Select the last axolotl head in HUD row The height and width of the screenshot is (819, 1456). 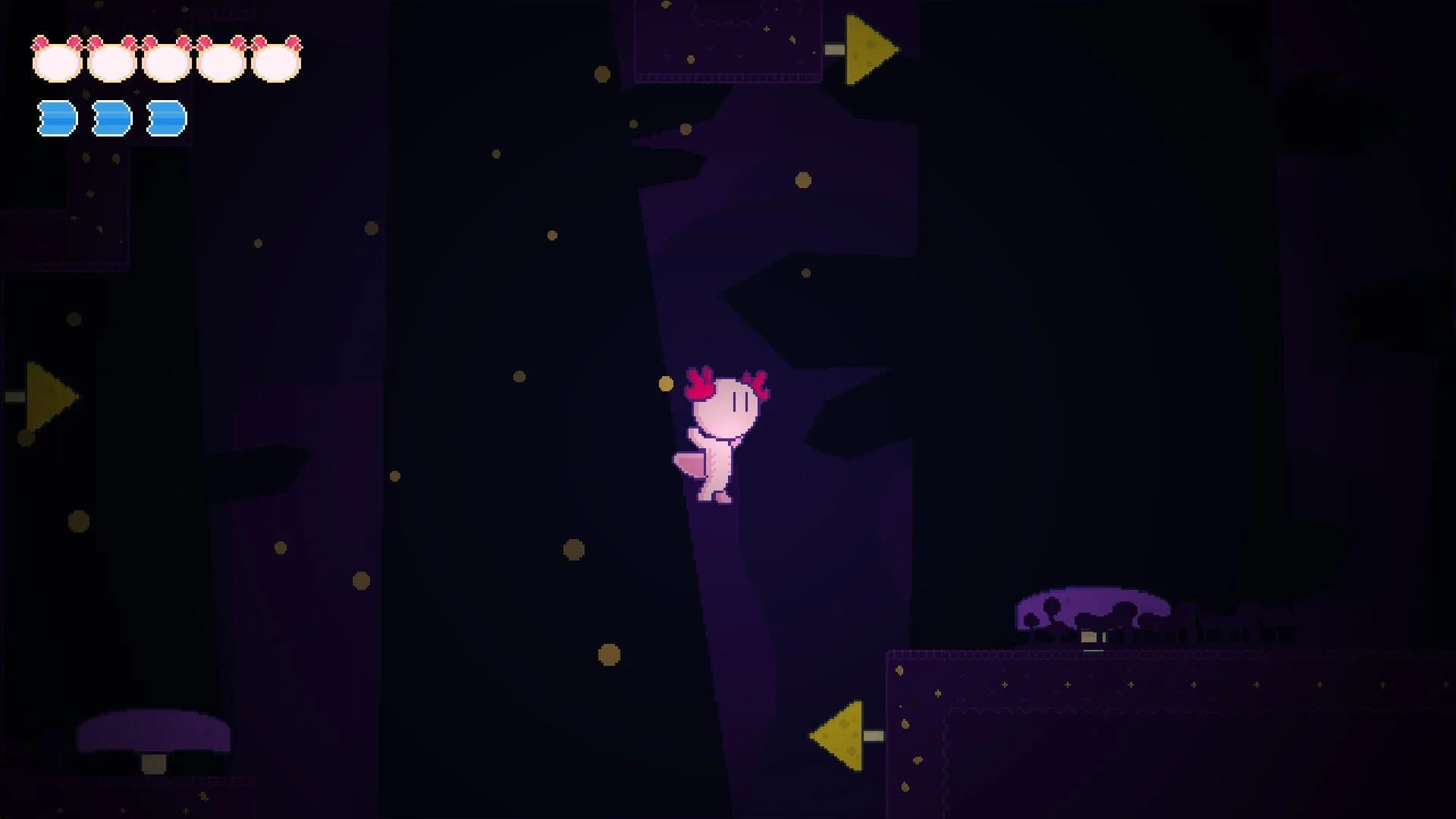tap(277, 57)
